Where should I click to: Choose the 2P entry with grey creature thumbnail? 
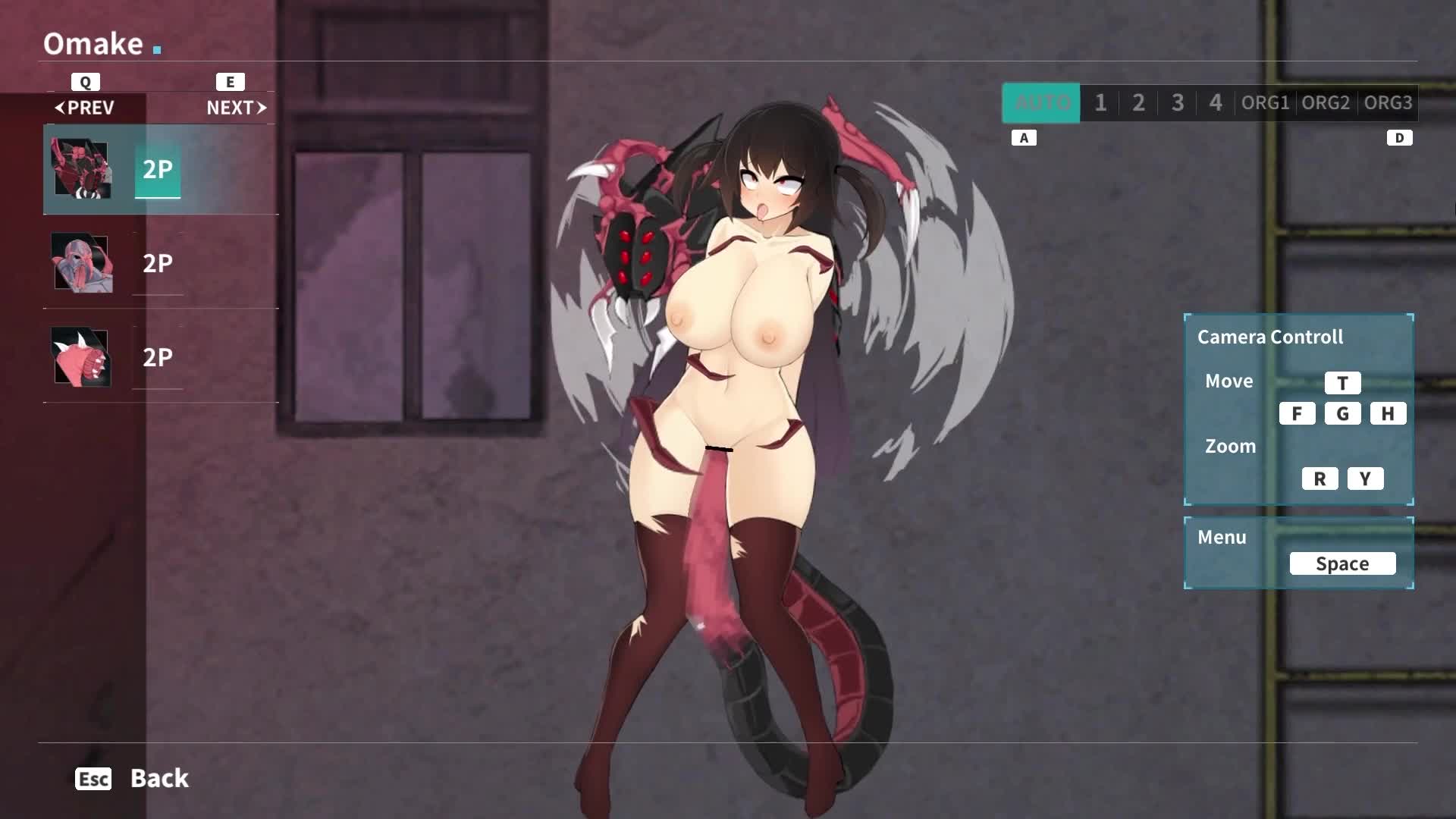(x=158, y=263)
